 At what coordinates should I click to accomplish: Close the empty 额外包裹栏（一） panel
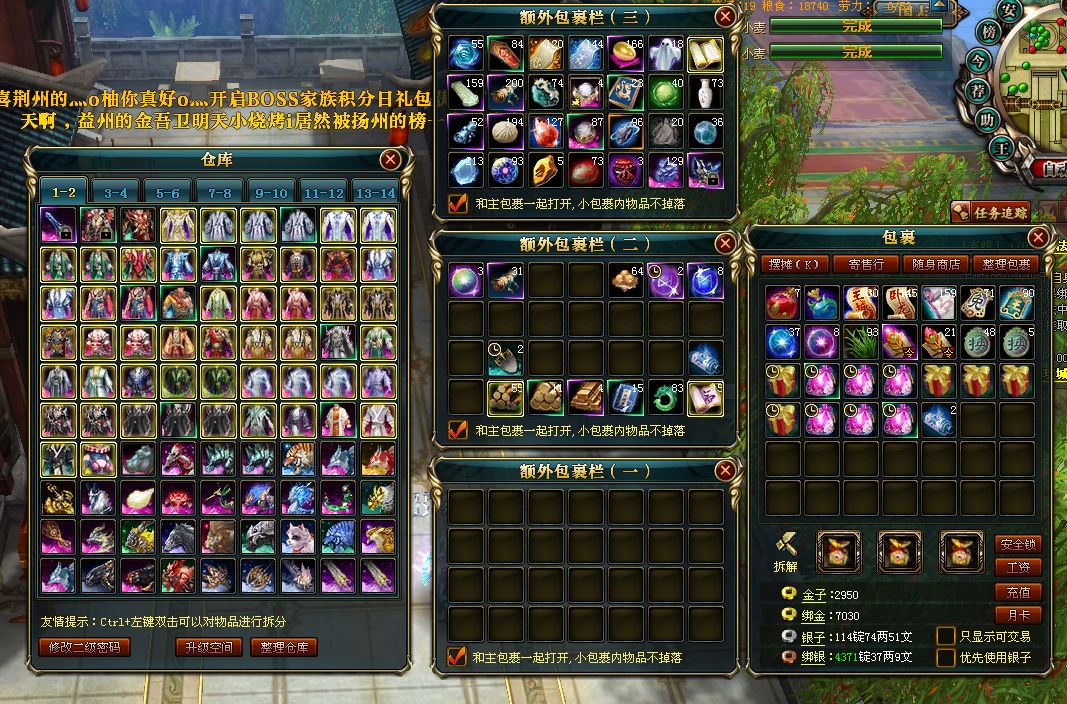[x=725, y=471]
